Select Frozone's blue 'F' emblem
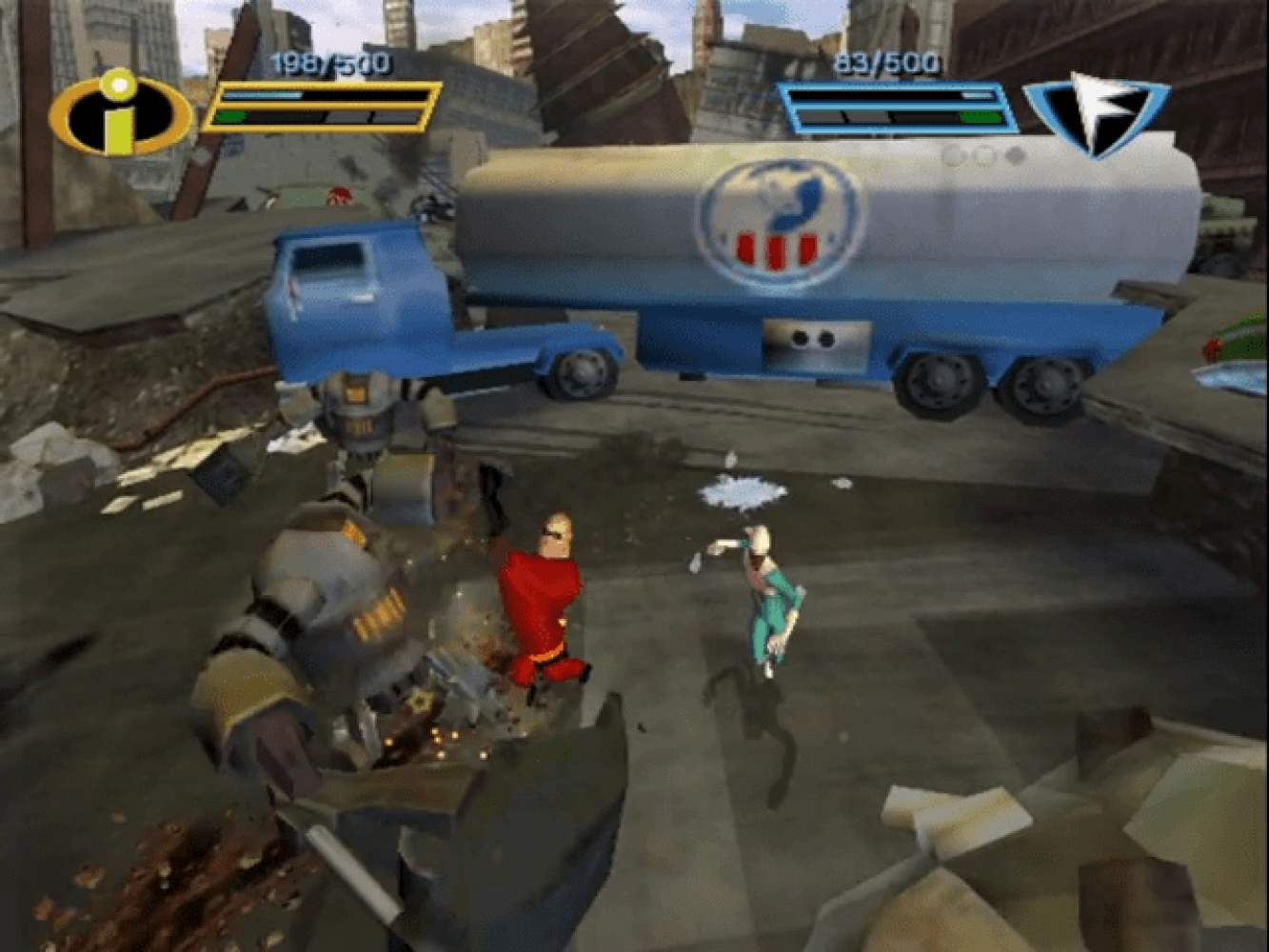 (x=1098, y=113)
